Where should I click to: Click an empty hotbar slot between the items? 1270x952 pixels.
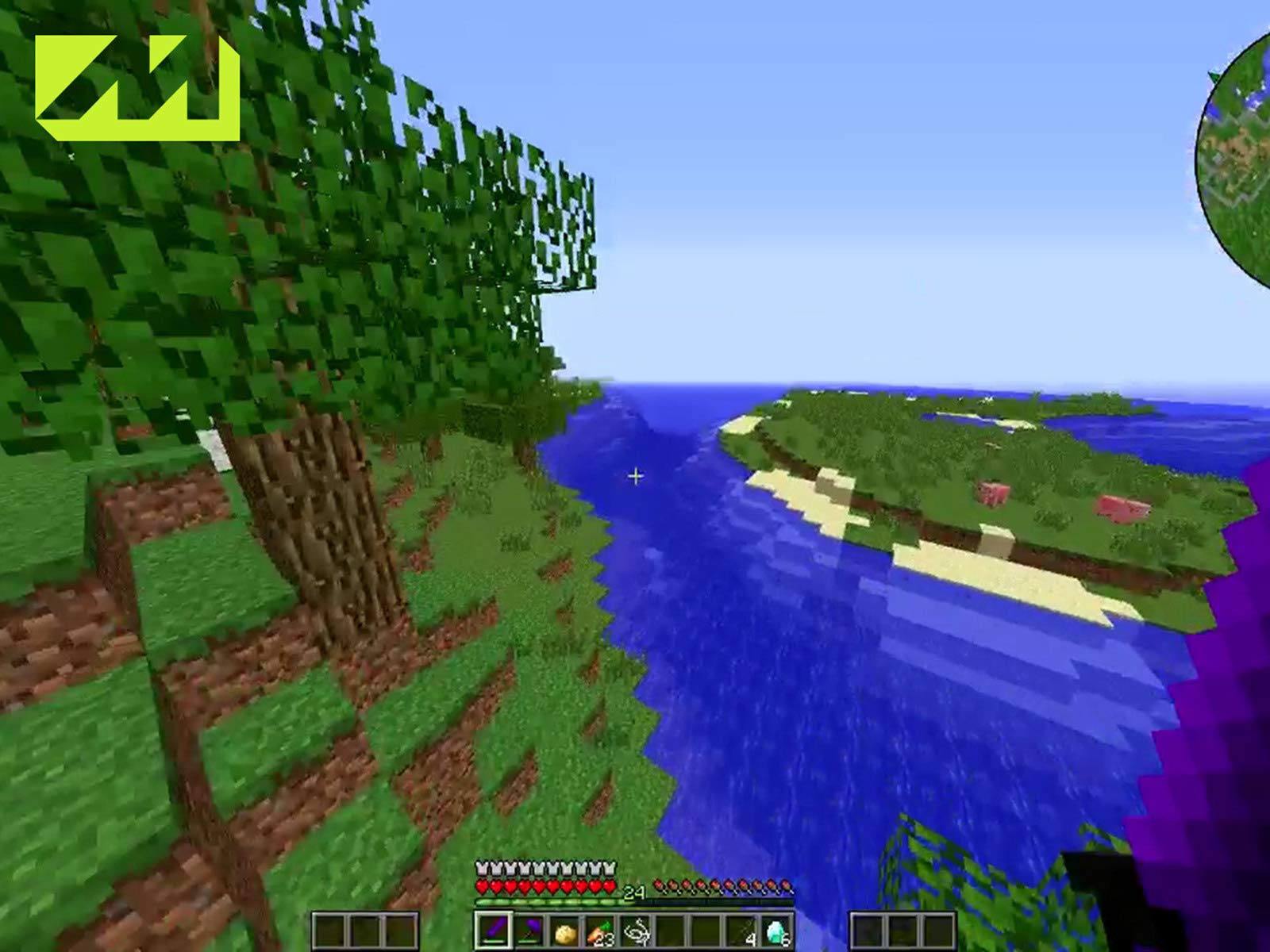pyautogui.click(x=671, y=930)
